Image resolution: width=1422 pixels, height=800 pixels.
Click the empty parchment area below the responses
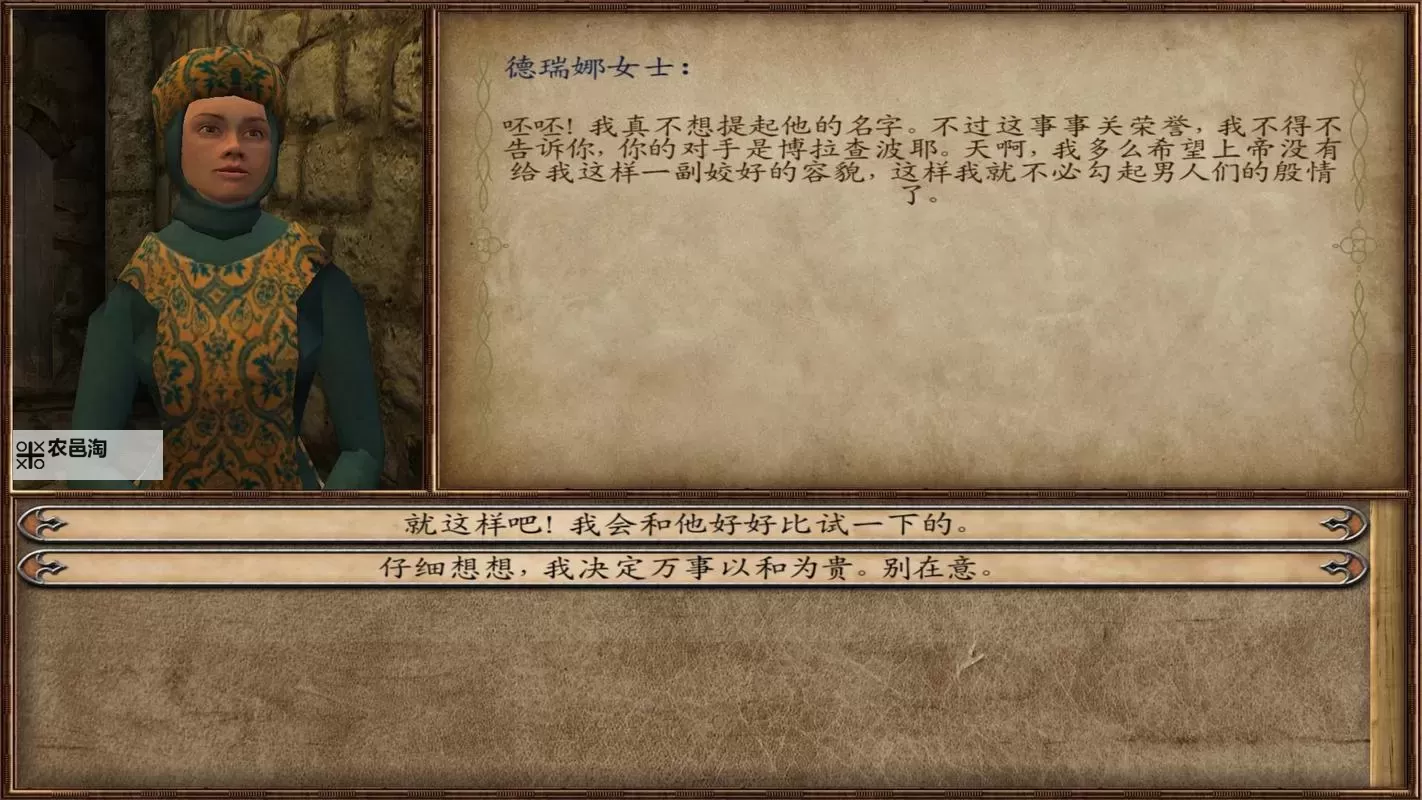(700, 690)
